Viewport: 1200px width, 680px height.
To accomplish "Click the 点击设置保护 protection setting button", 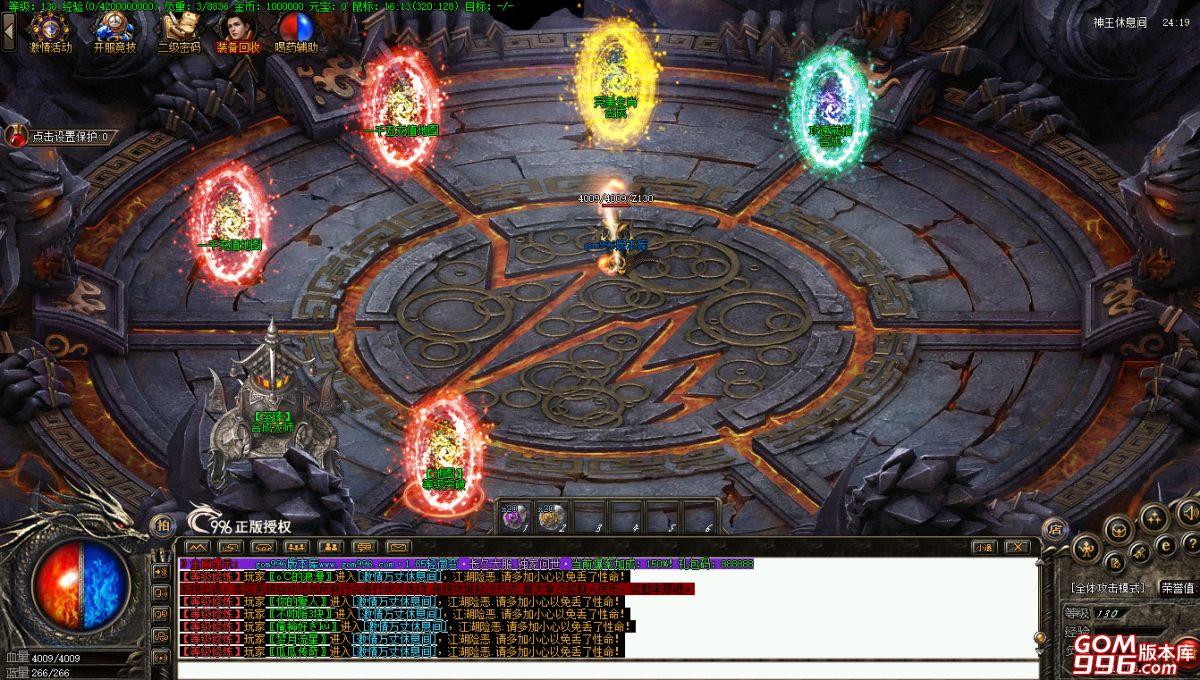I will [62, 137].
